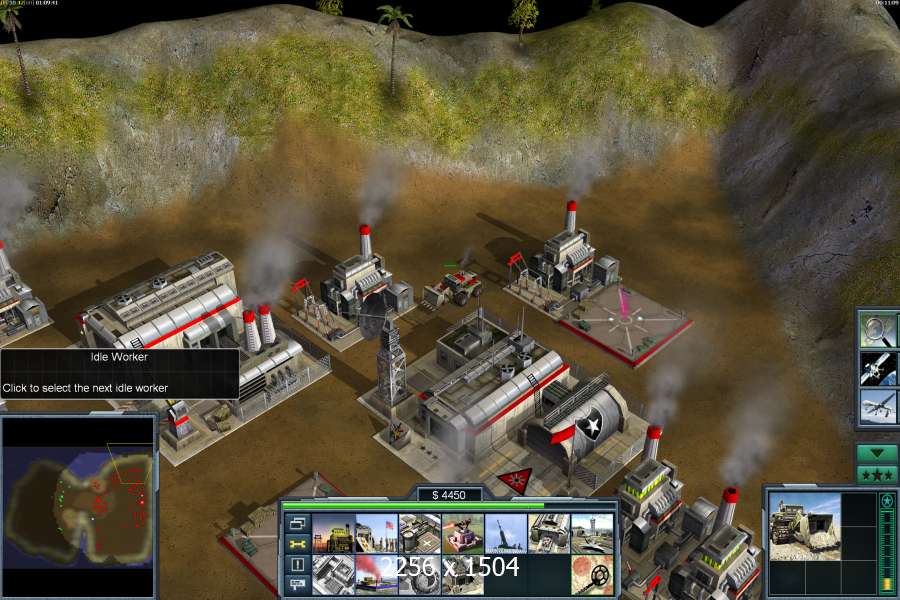Select the Barracks build icon

(x=376, y=533)
